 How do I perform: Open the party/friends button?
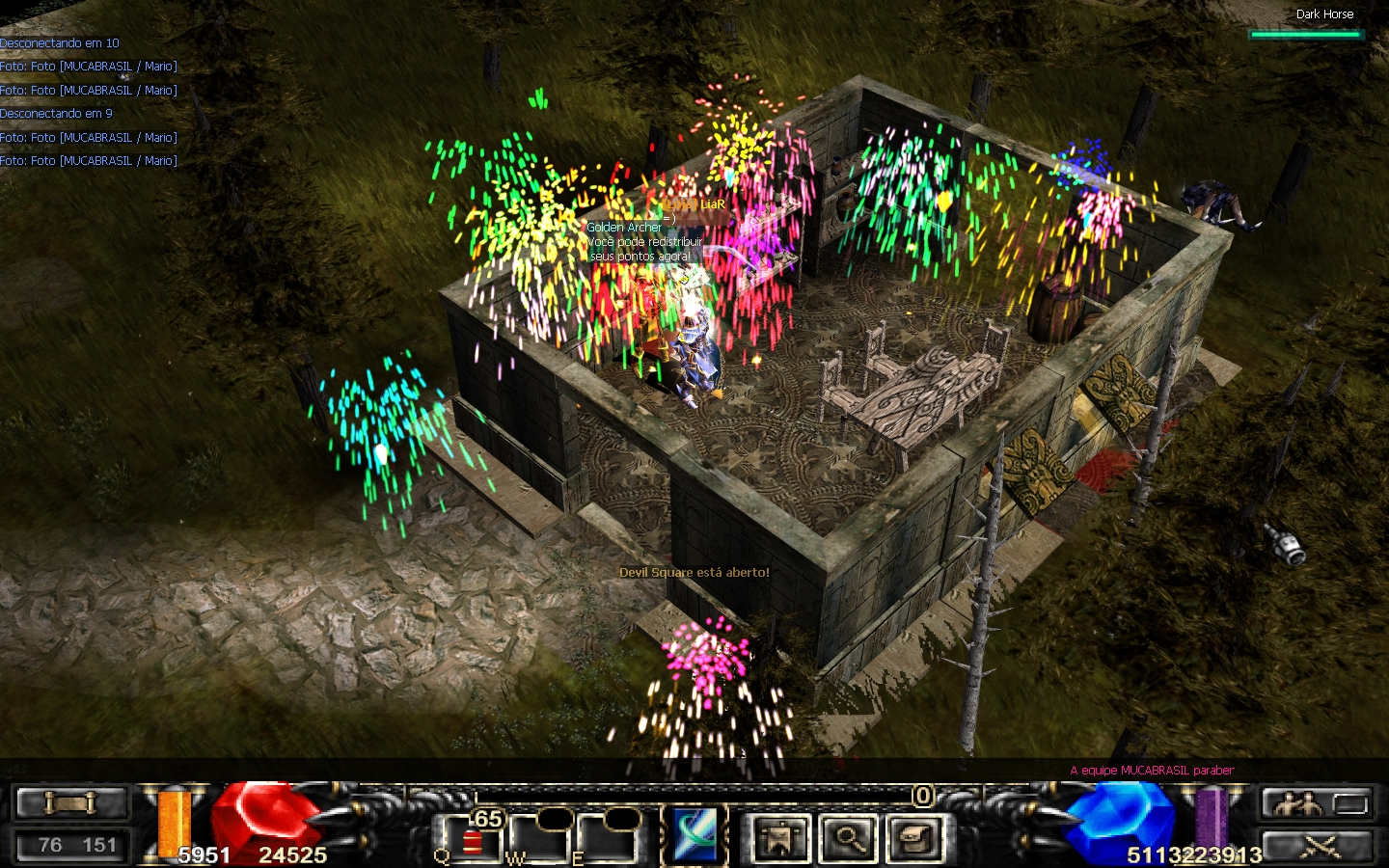point(1296,802)
